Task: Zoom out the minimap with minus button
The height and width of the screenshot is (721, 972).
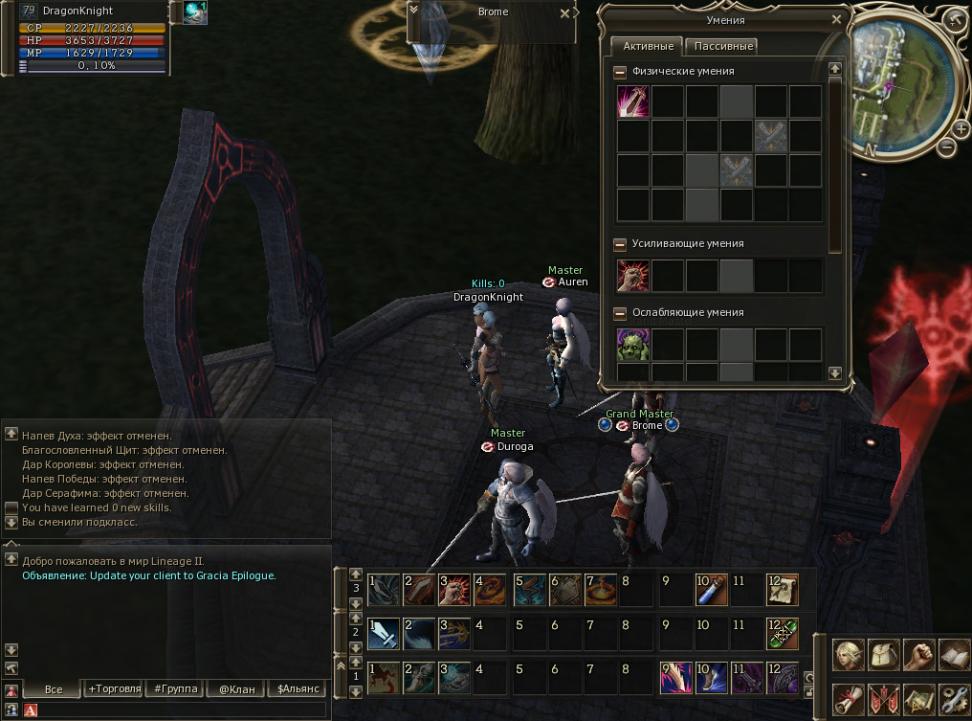Action: click(x=946, y=147)
